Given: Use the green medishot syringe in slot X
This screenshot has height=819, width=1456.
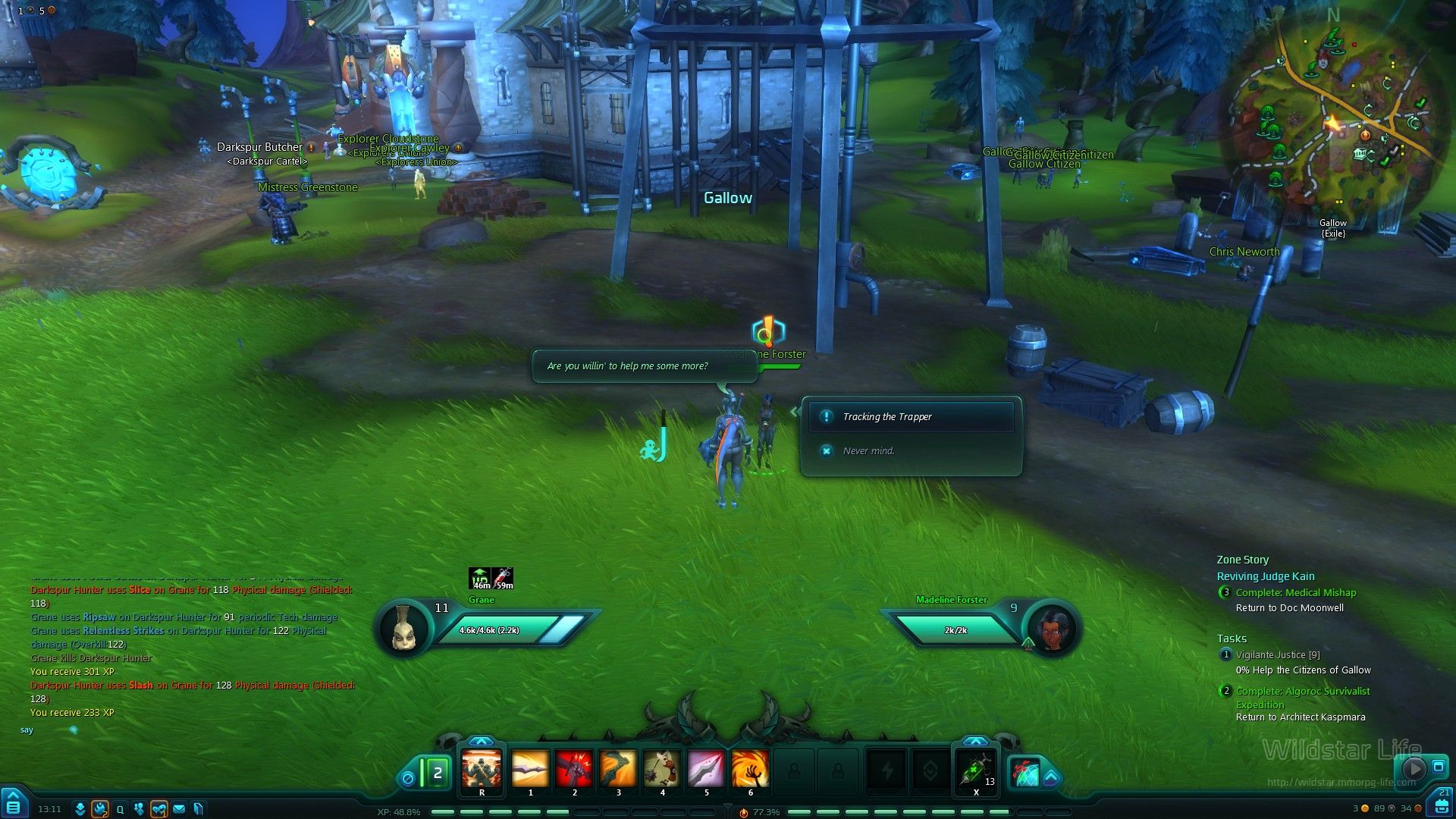Looking at the screenshot, I should pyautogui.click(x=975, y=770).
